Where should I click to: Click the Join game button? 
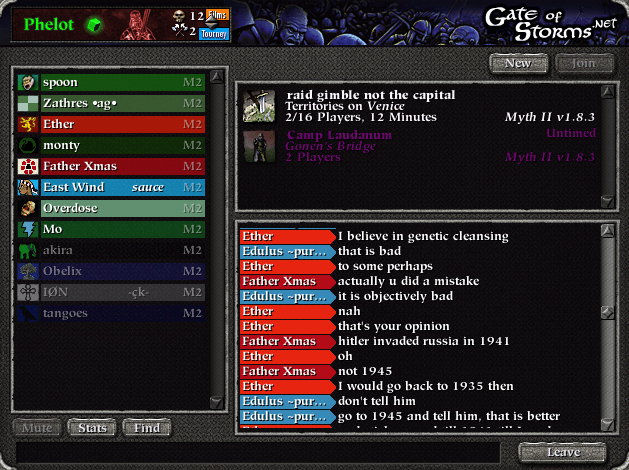577,63
